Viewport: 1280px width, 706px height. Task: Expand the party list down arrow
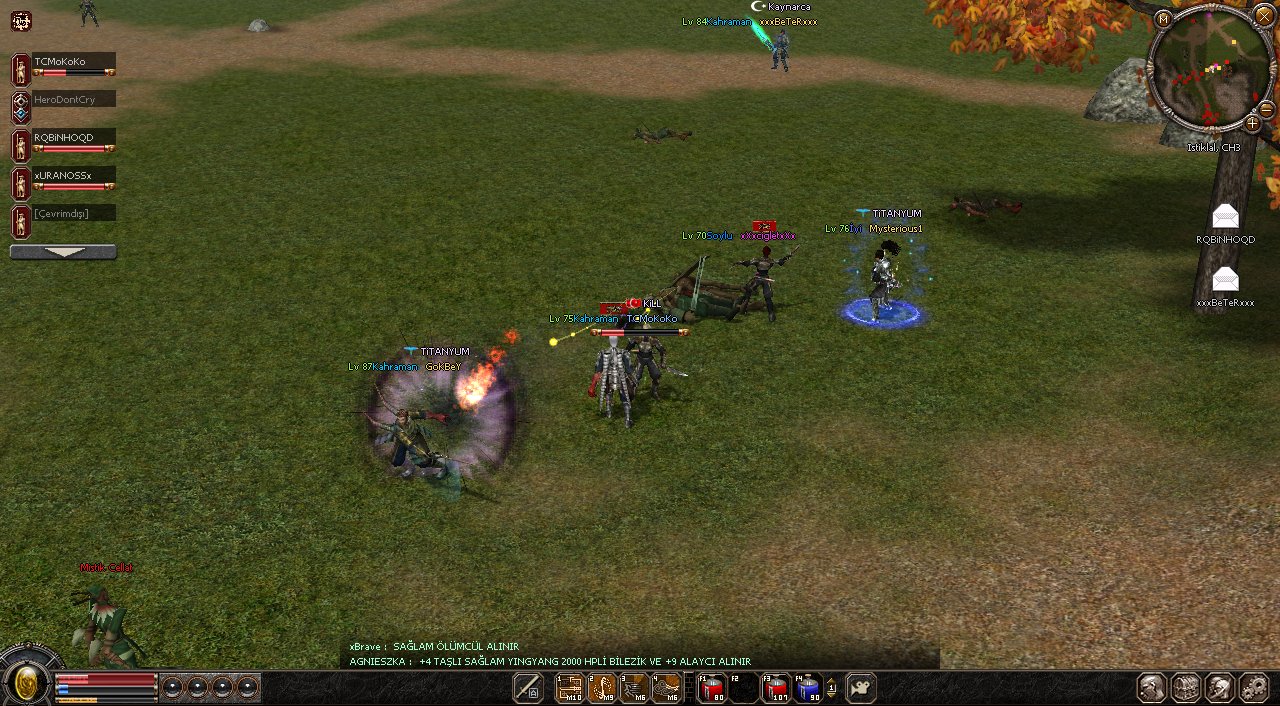pos(63,252)
